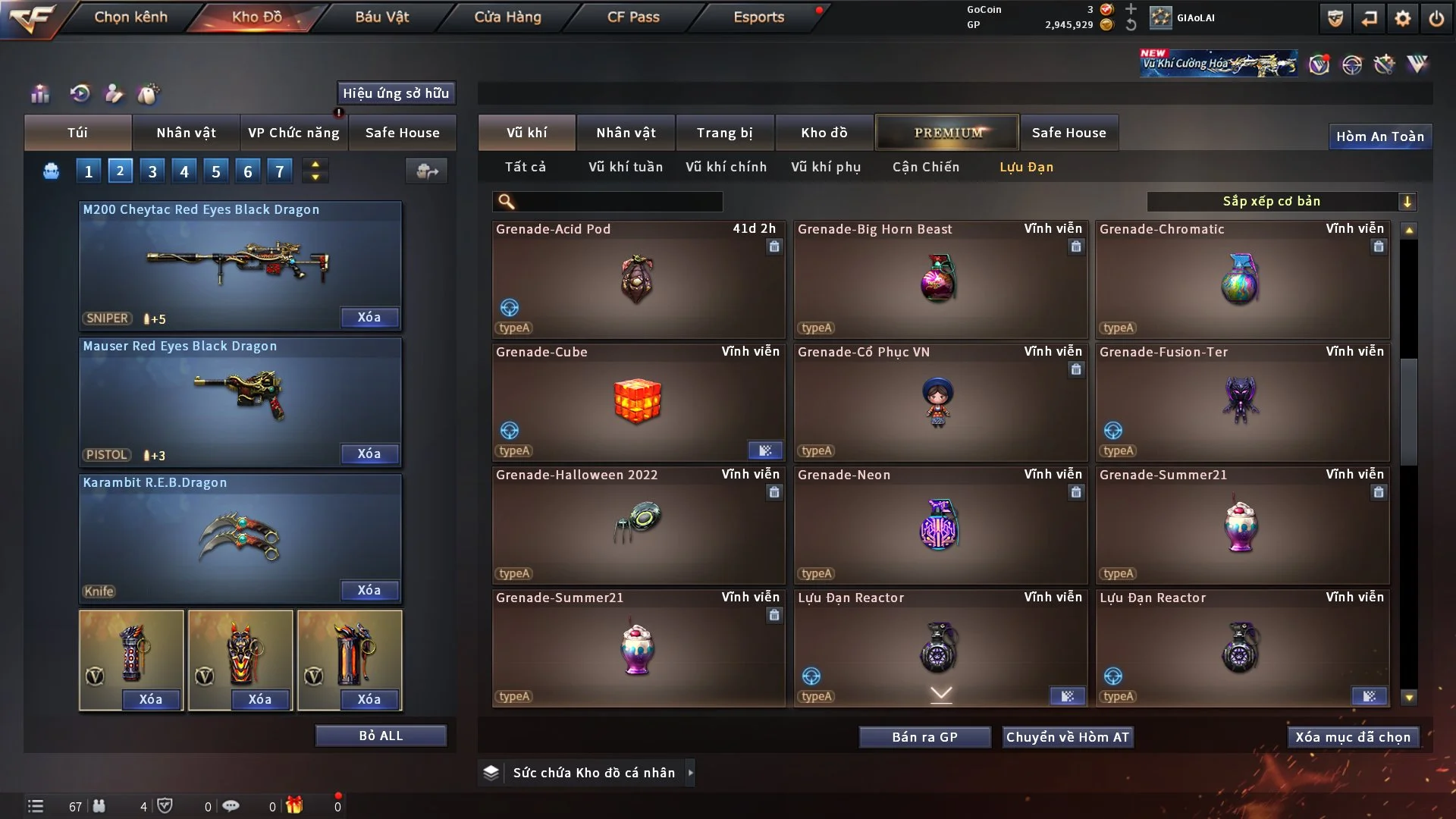Click the Bán ra GP button
Screen dimensions: 1456x819
(924, 737)
